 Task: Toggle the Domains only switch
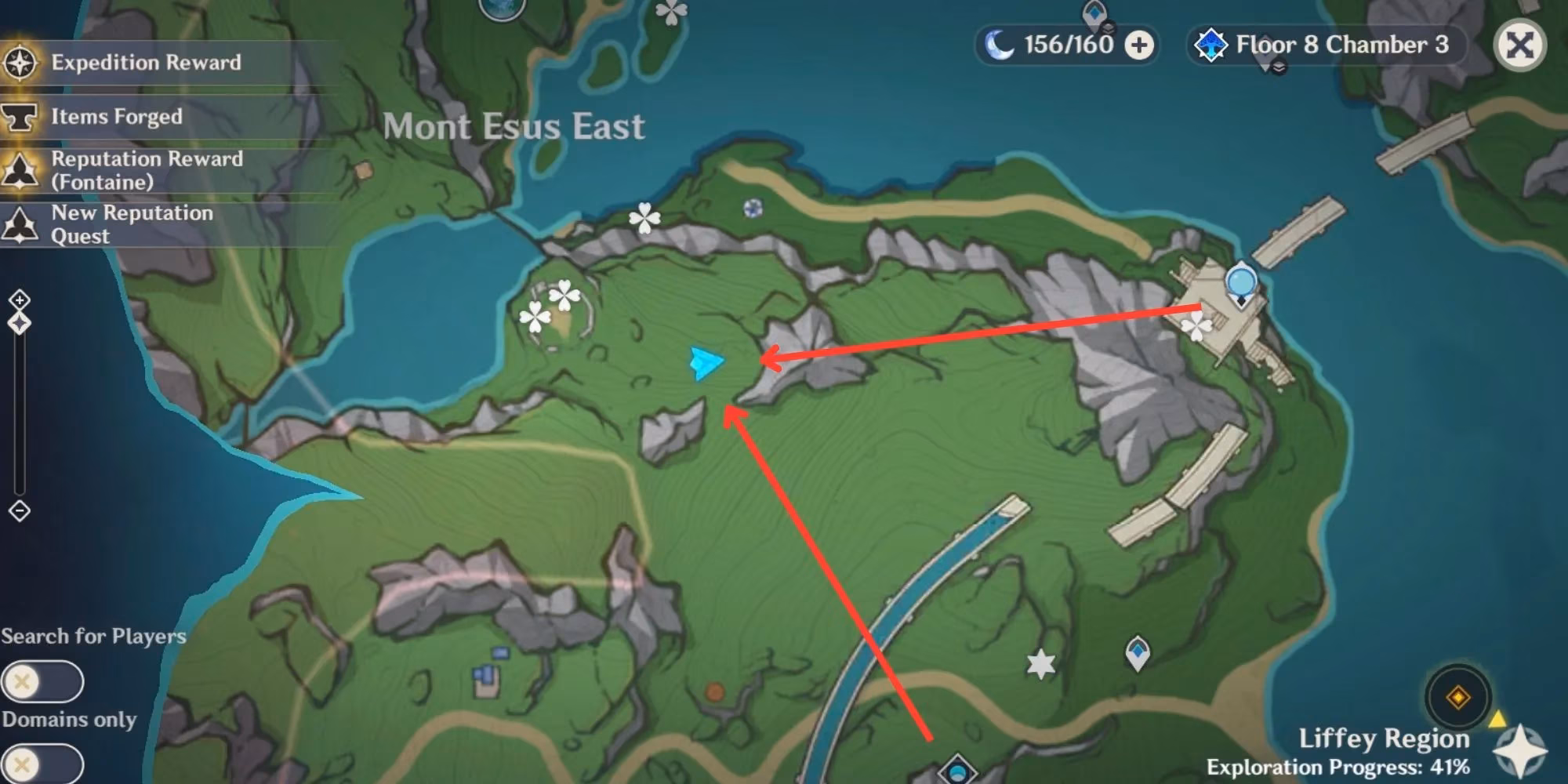point(42,764)
